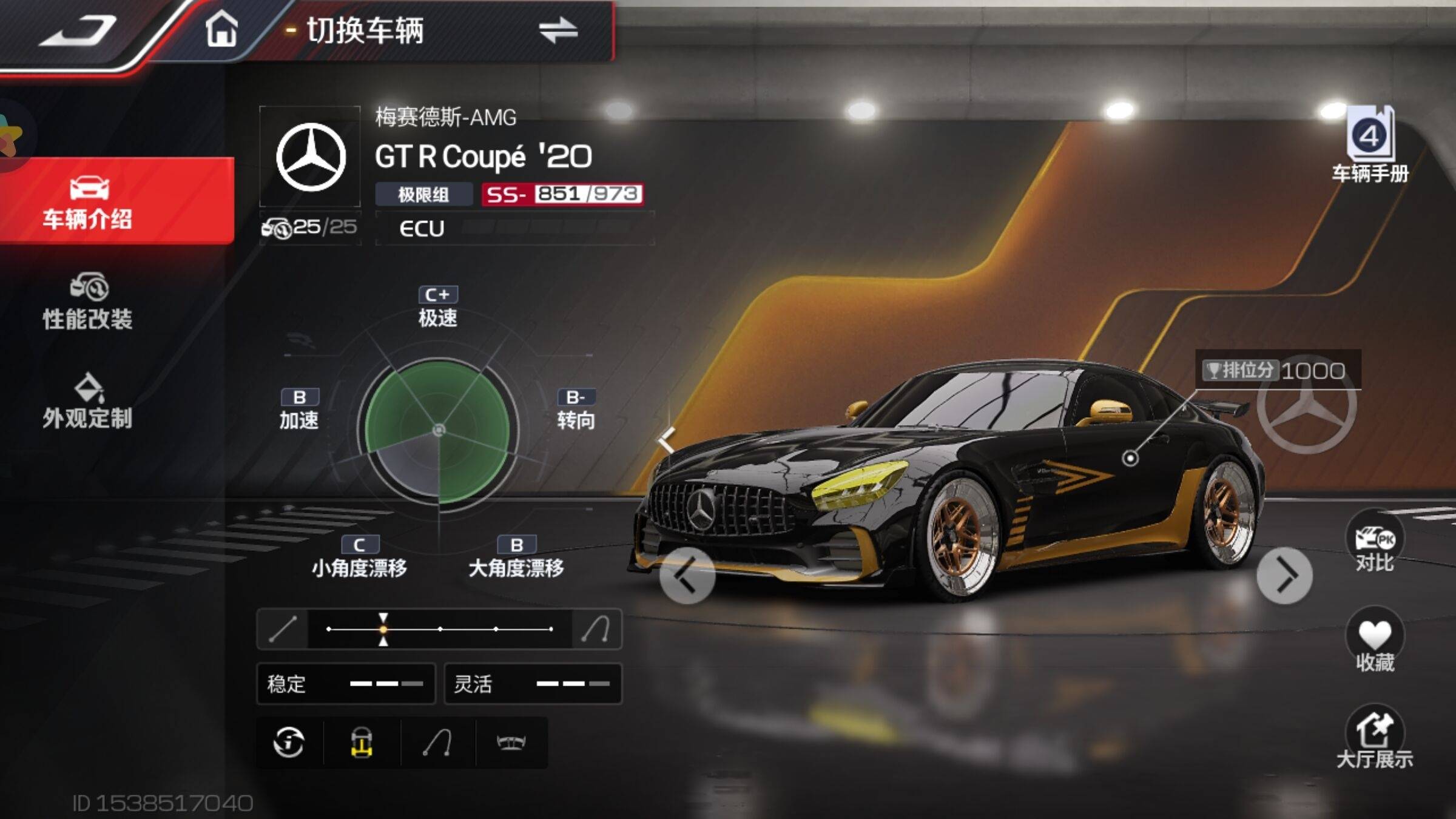Show the previous car with left arrow
1456x819 pixels.
tap(687, 575)
